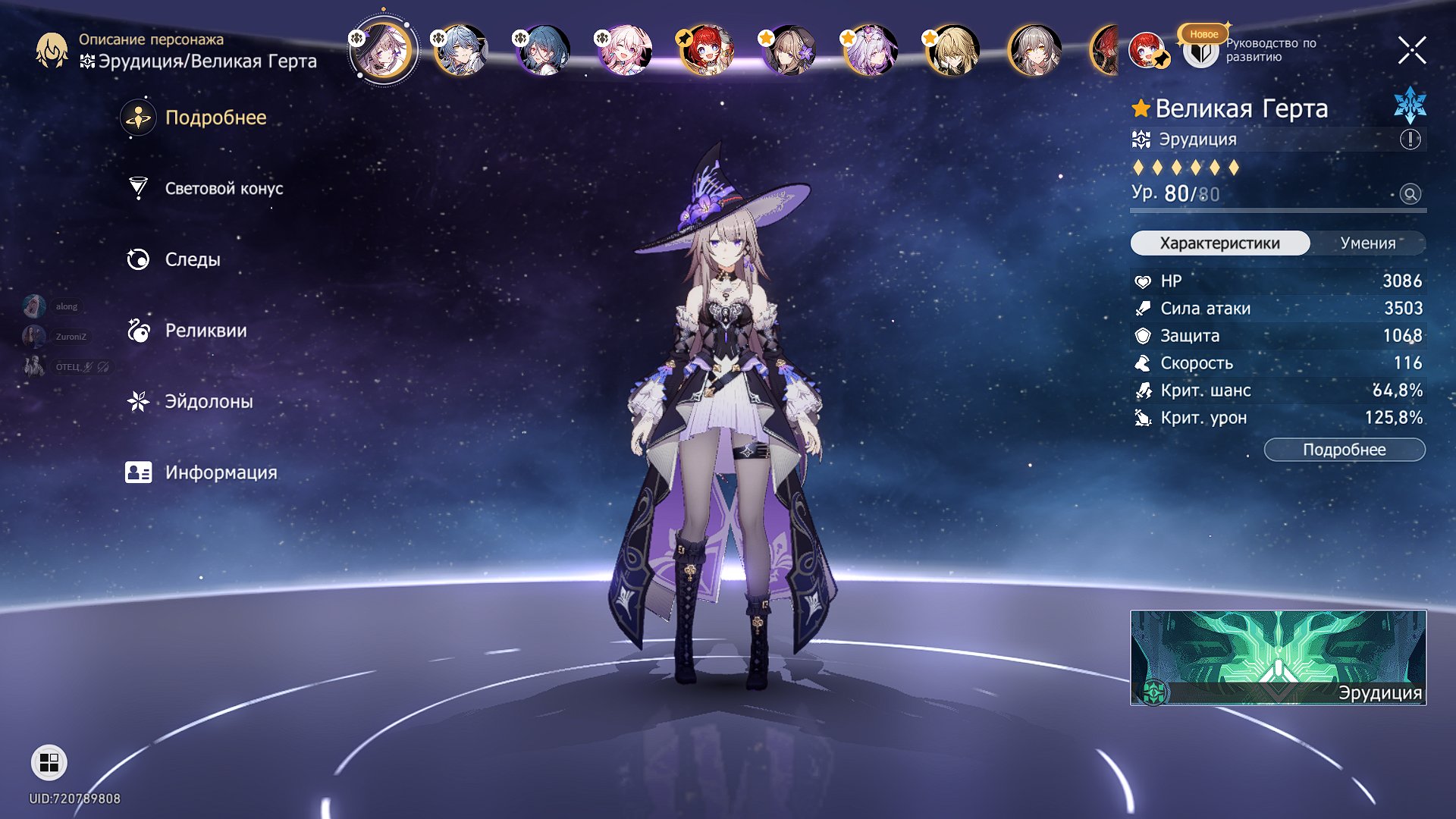
Task: Select the grey-haired character portrait with yellow eyes
Action: tap(1034, 51)
